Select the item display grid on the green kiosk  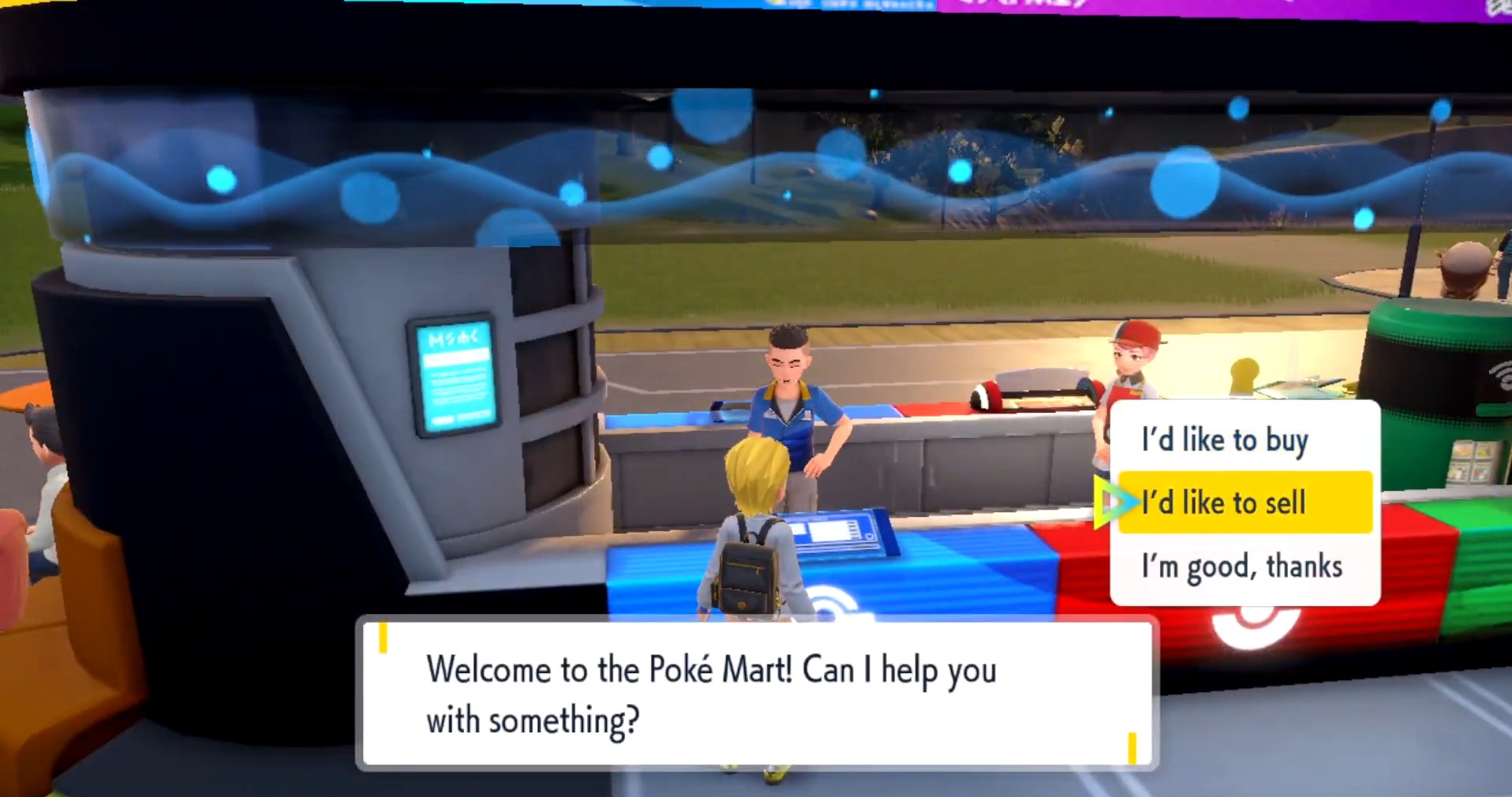click(x=1474, y=461)
